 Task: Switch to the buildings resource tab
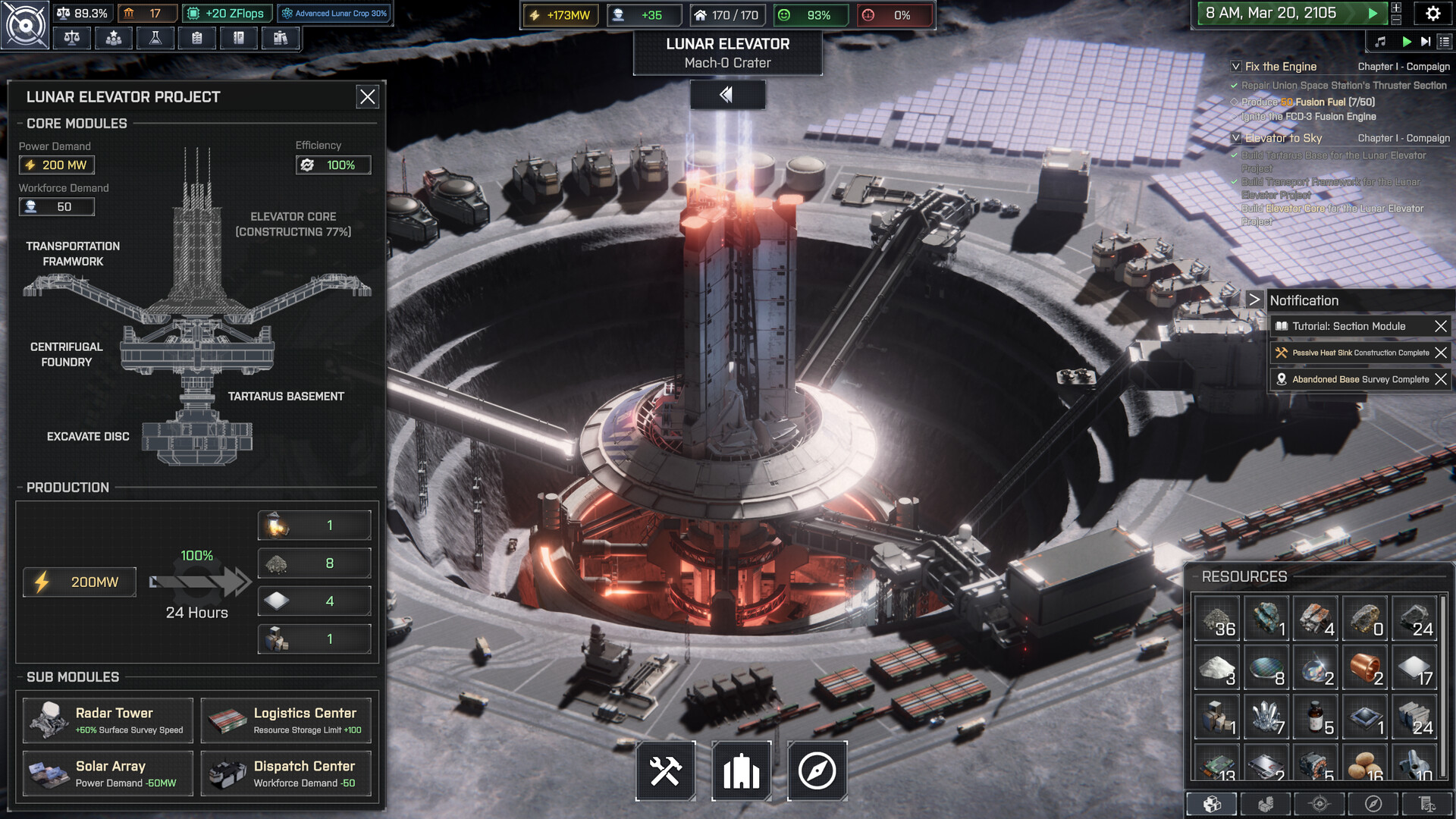1266,804
